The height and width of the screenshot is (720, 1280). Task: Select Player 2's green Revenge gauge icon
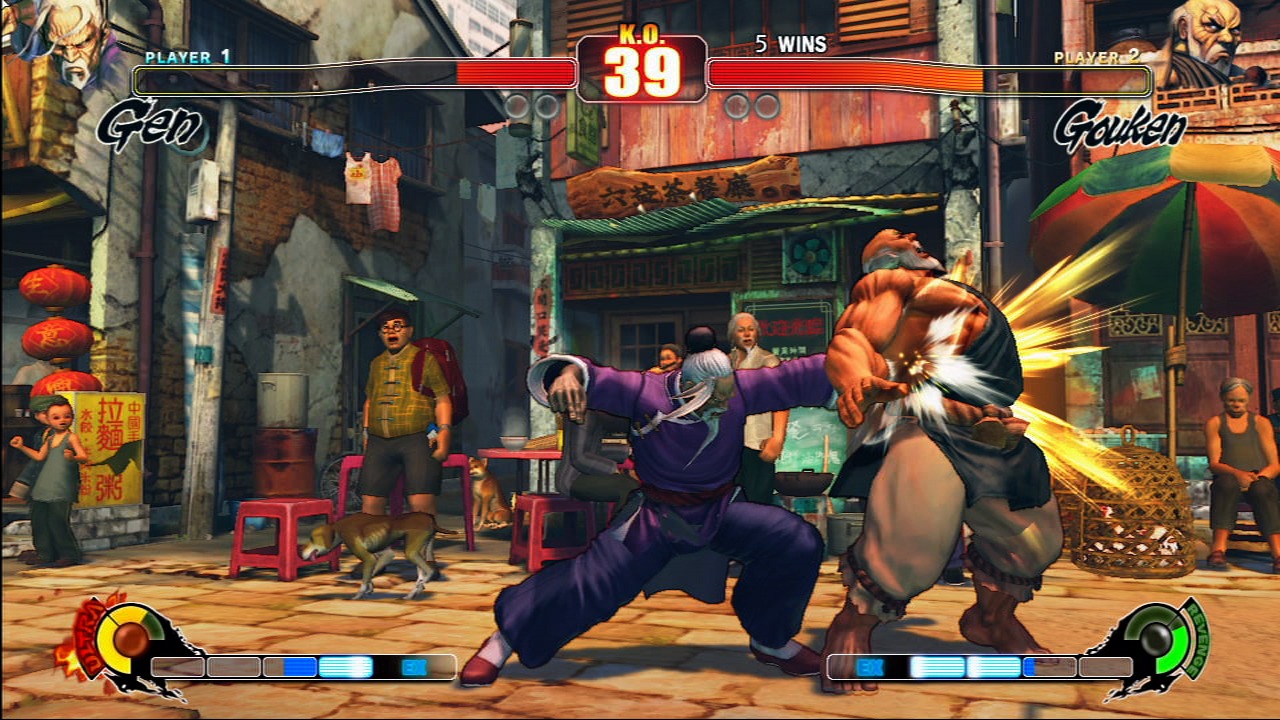click(1159, 639)
